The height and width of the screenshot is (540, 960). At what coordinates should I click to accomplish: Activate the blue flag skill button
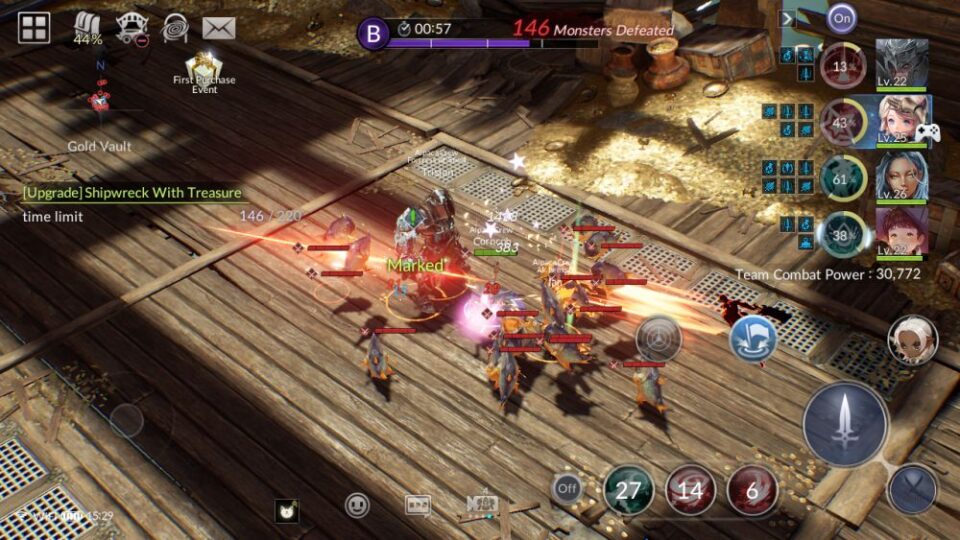point(753,339)
